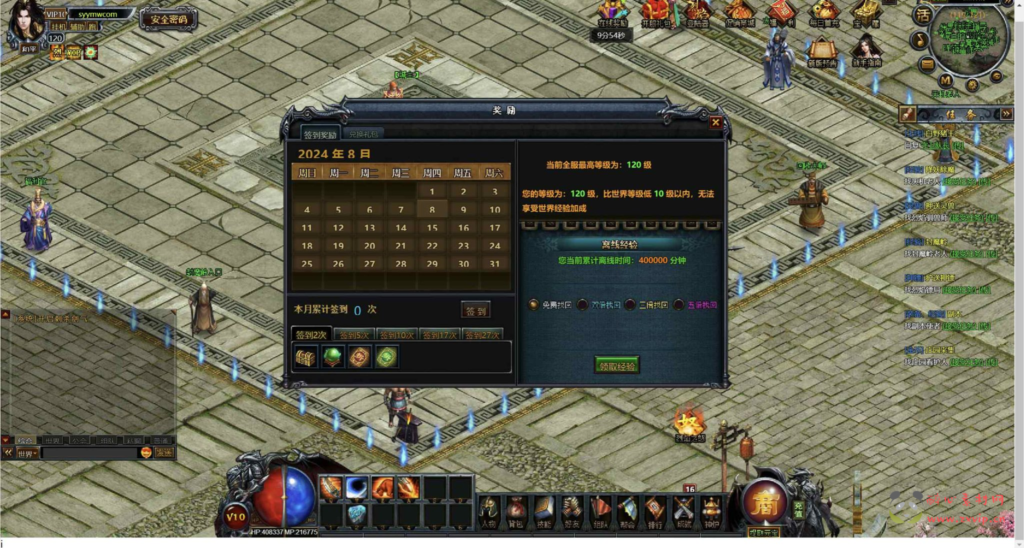Viewport: 1024px width, 548px height.
Task: Open the 安全密码 security password button
Action: (x=167, y=19)
